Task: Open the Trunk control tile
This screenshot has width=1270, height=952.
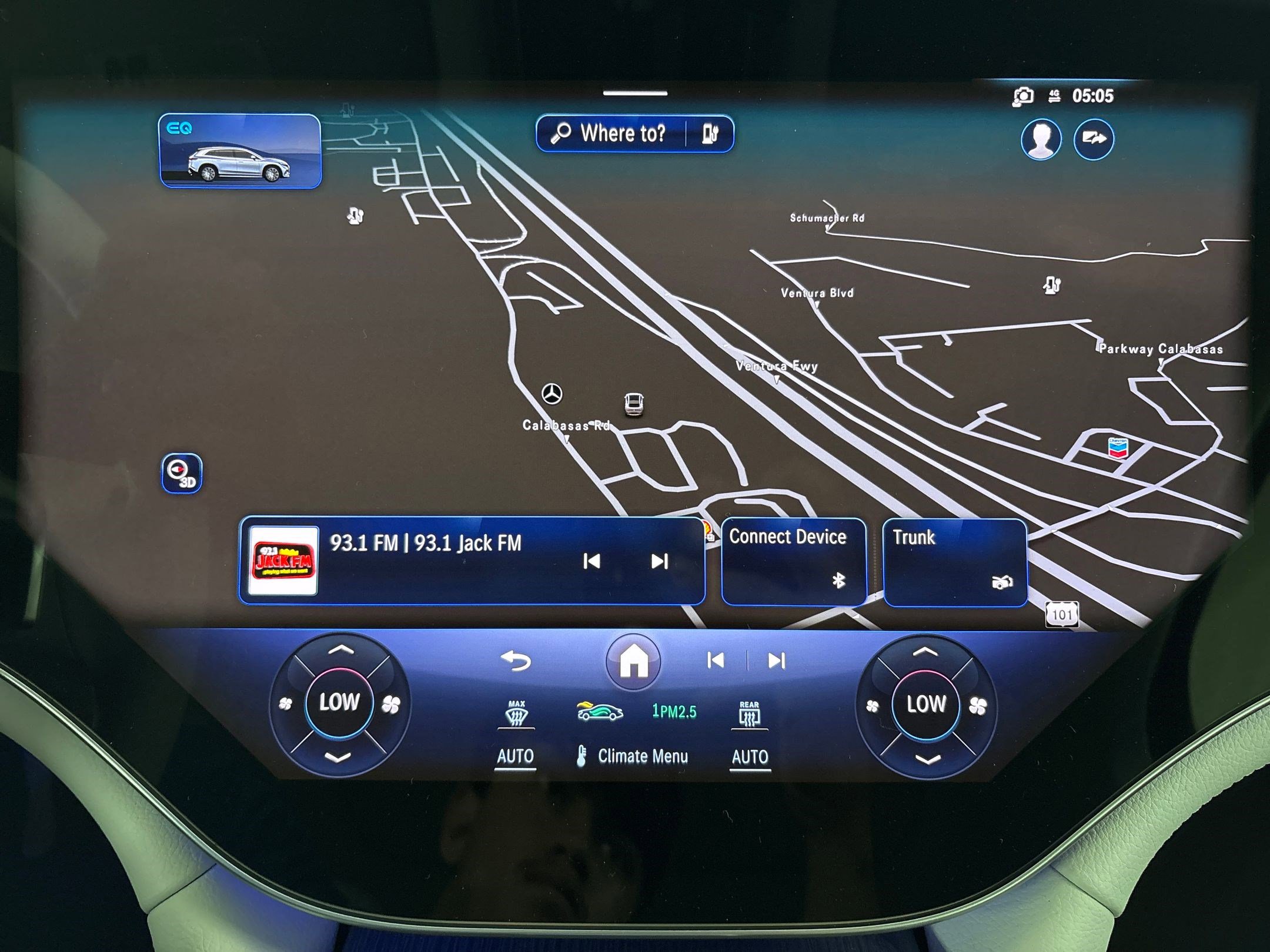Action: (954, 561)
